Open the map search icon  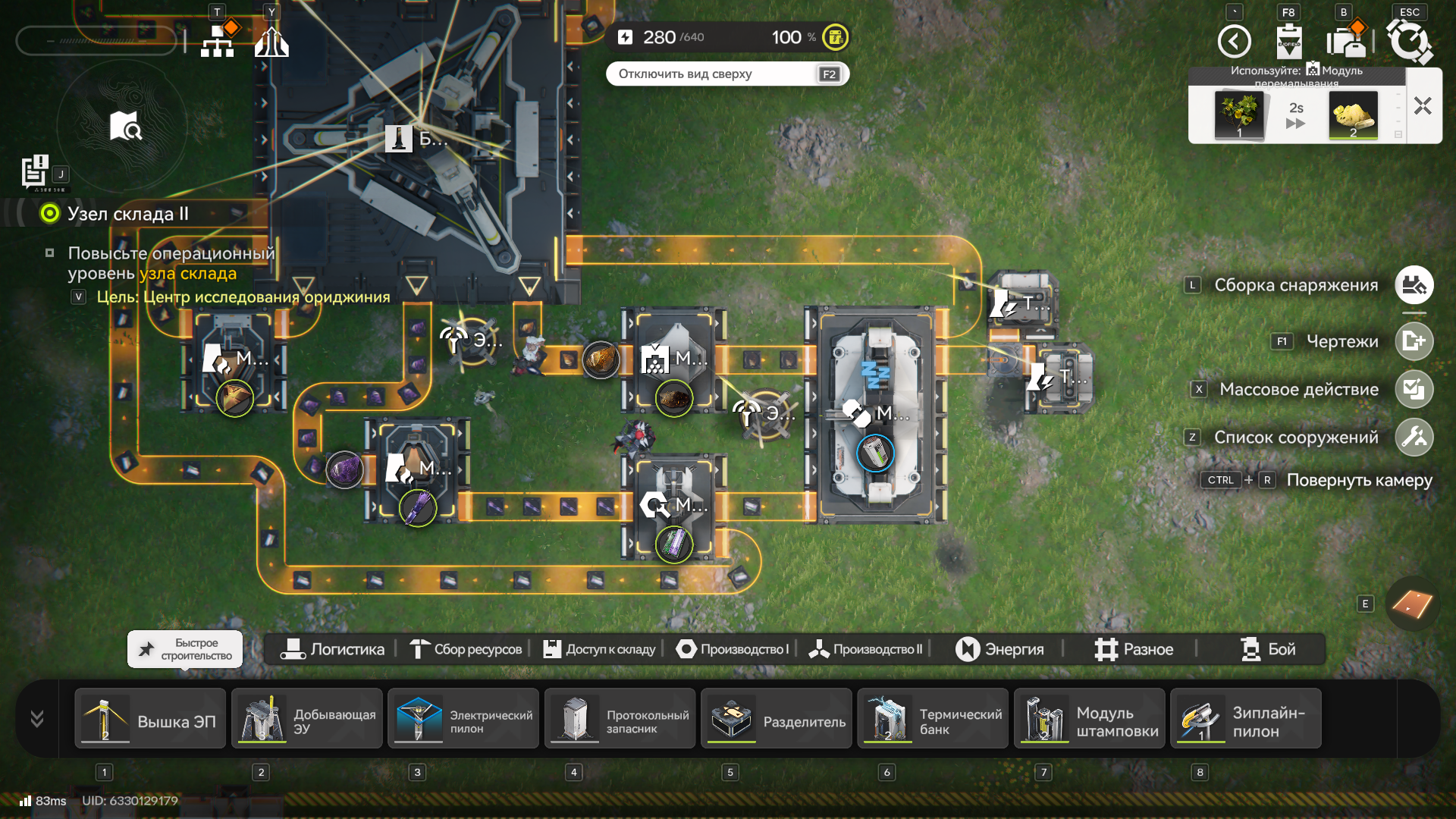(124, 127)
